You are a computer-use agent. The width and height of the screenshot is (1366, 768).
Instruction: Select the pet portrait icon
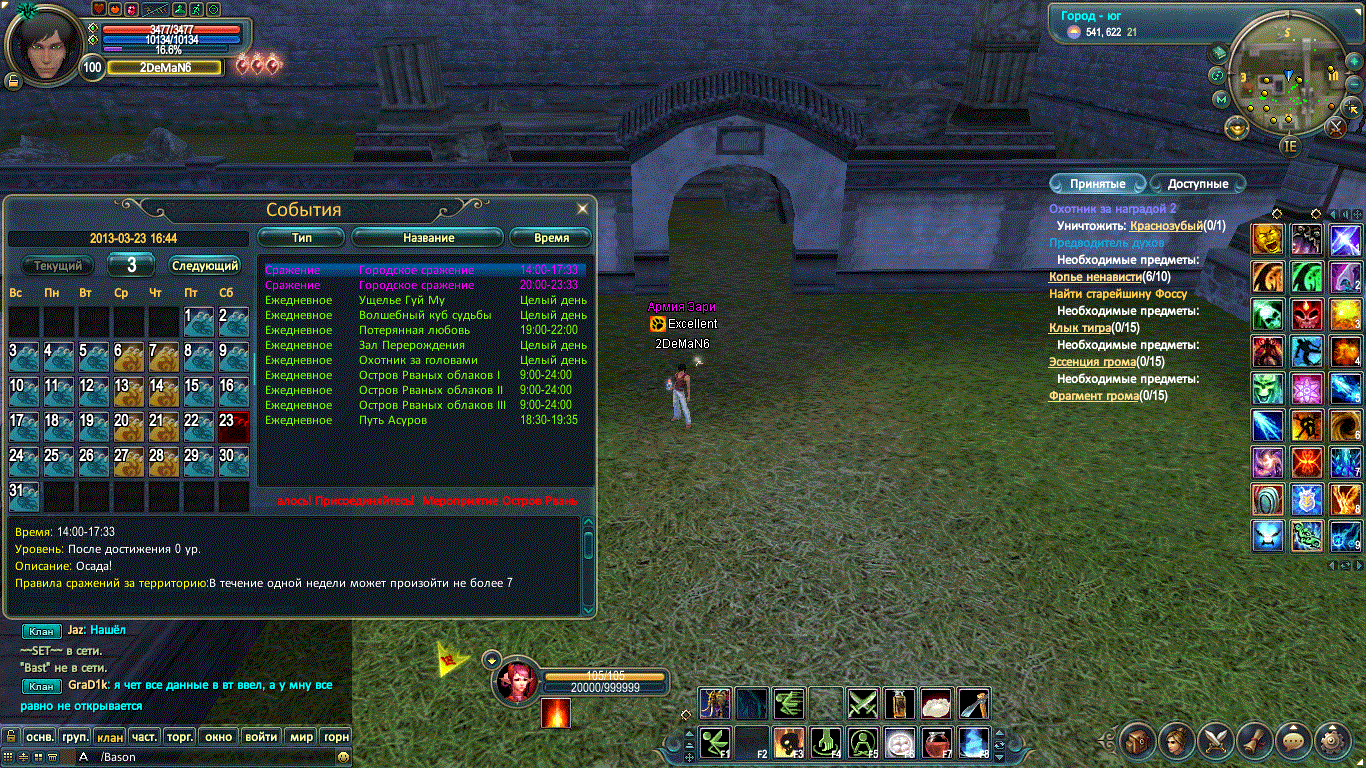tap(517, 682)
